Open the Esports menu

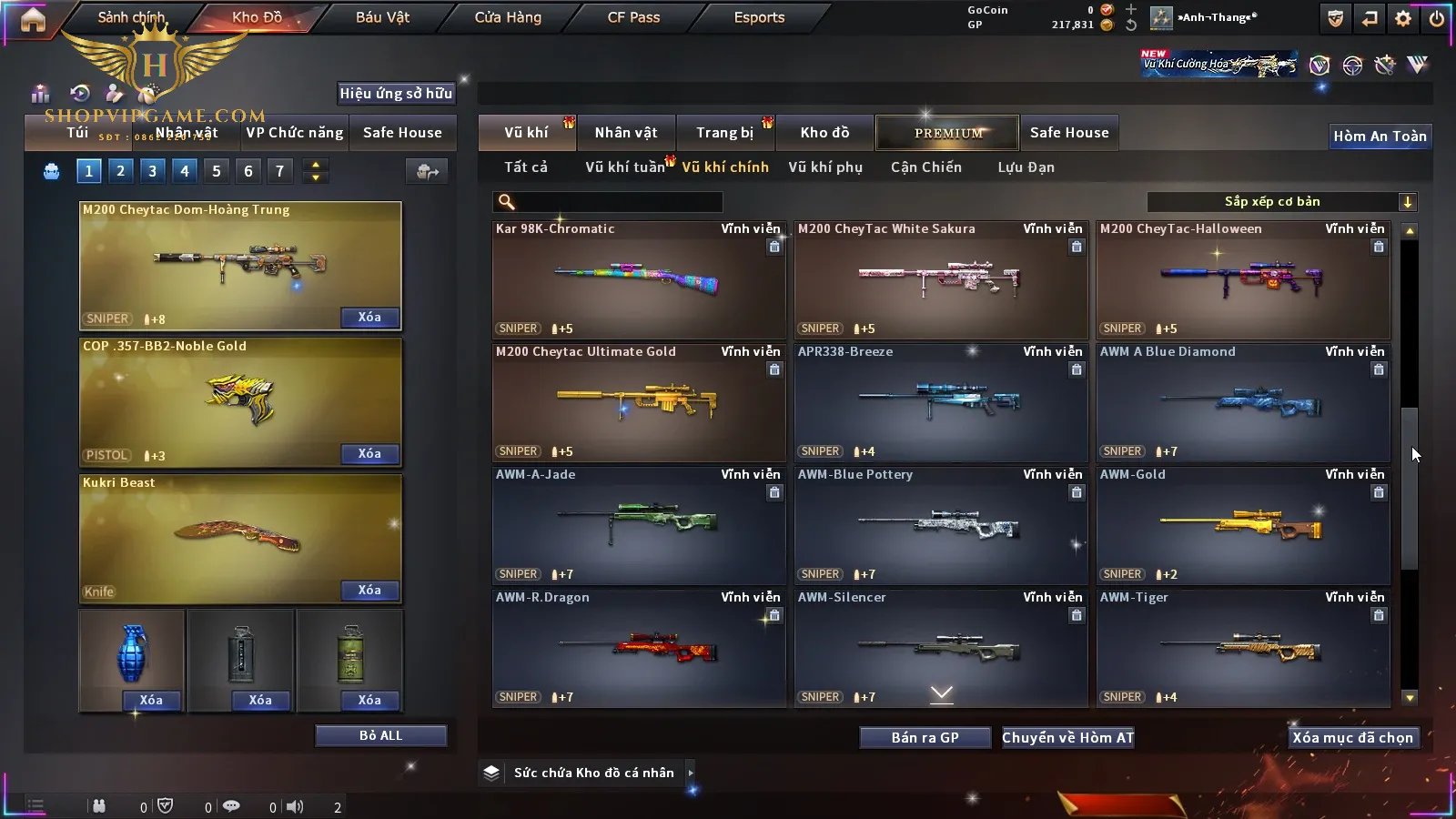[759, 17]
